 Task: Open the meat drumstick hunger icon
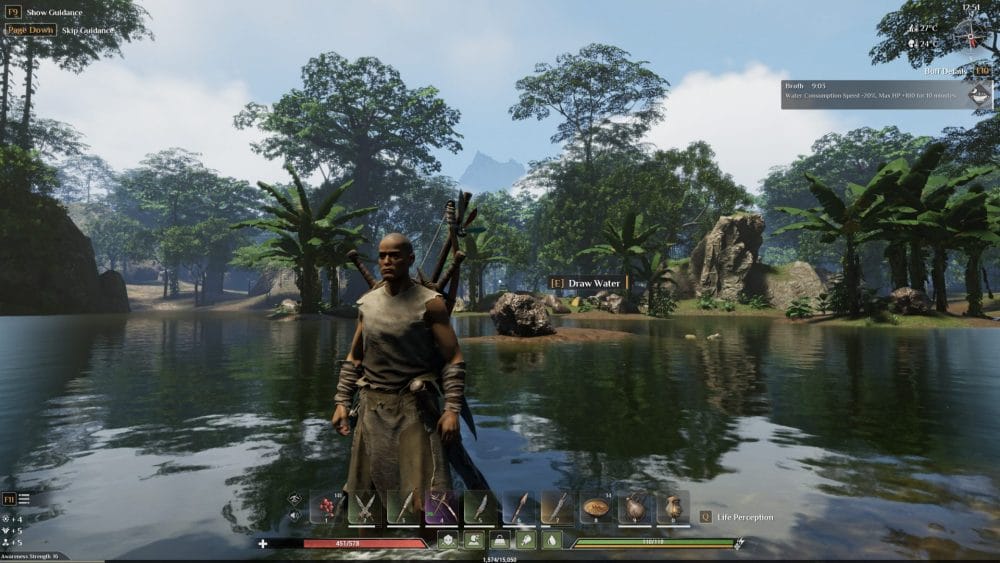(526, 540)
